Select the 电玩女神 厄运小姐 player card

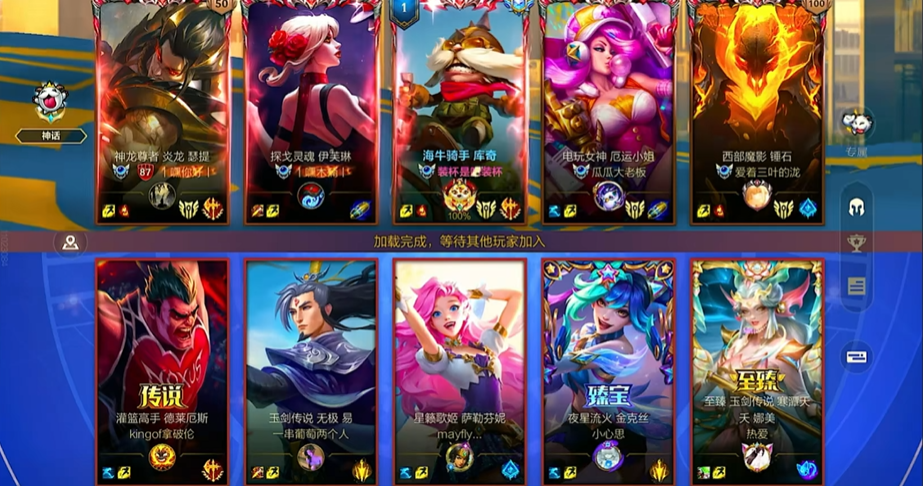tap(608, 110)
